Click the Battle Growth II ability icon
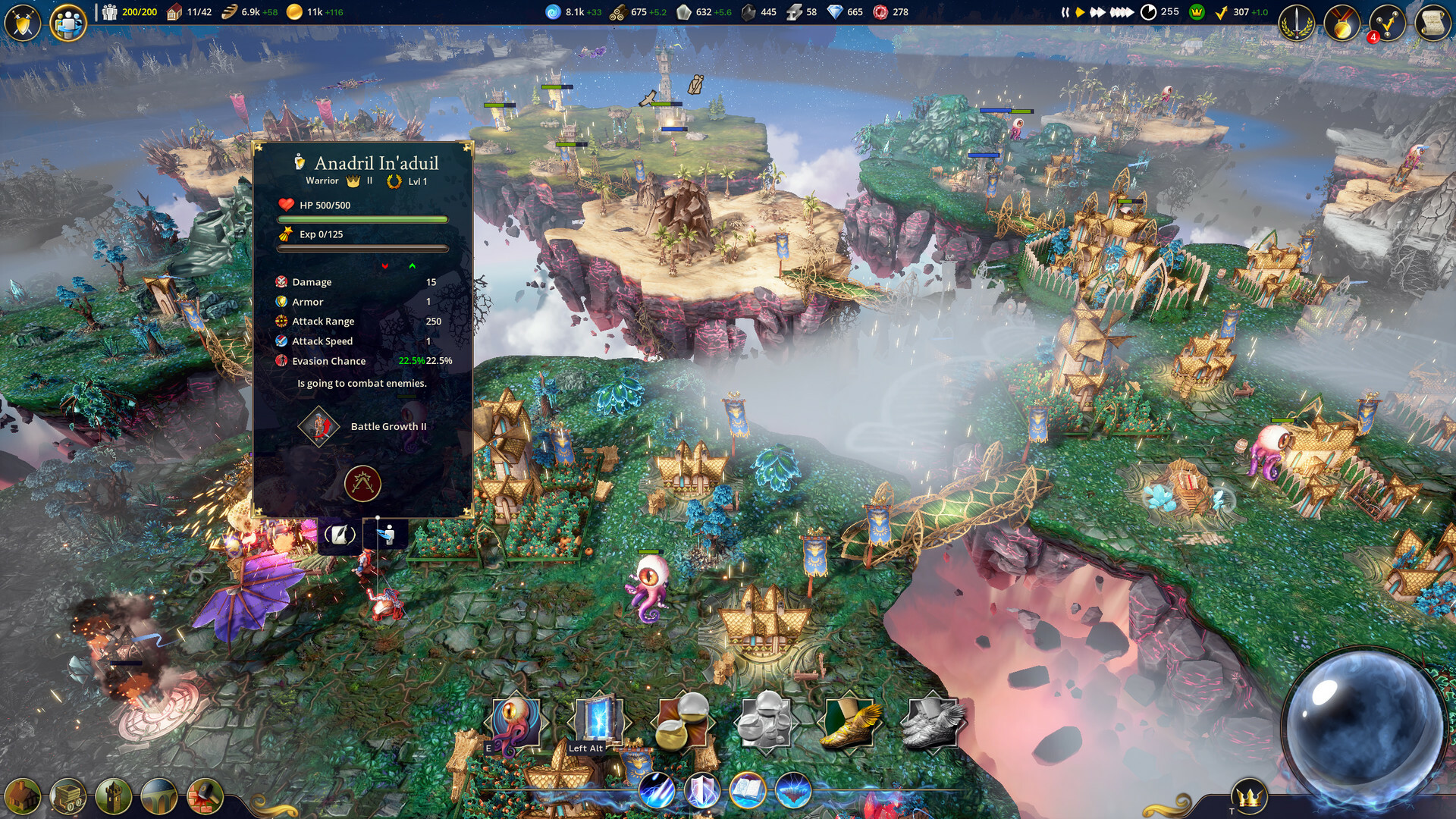 point(318,426)
